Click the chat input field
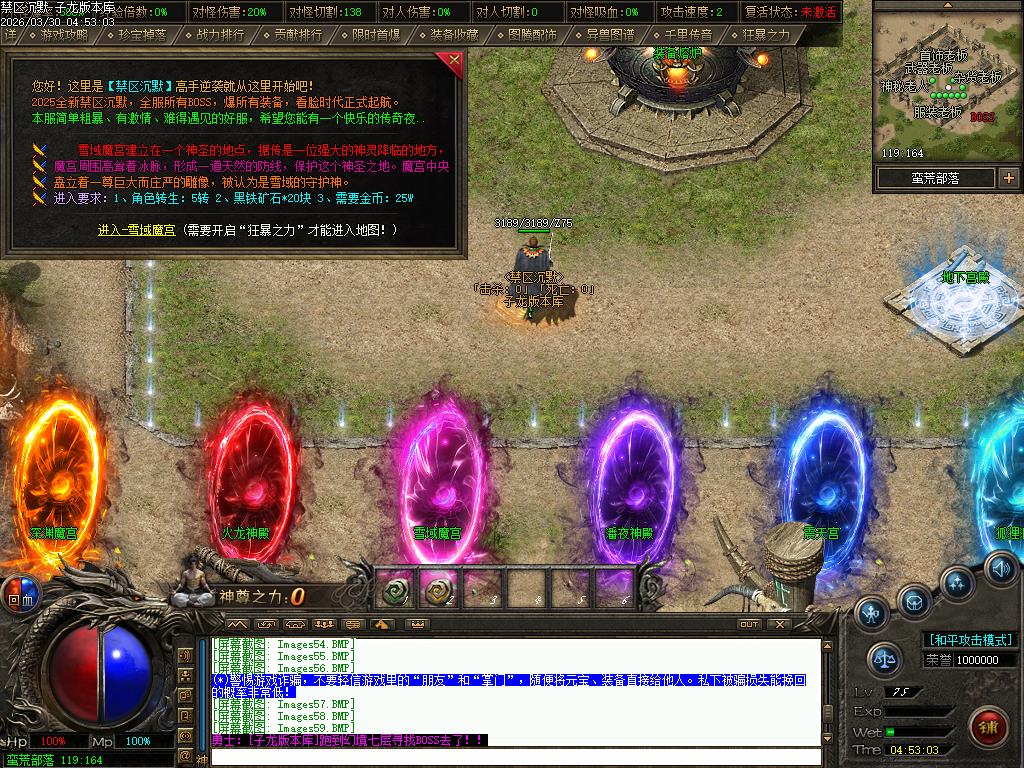The height and width of the screenshot is (768, 1024). [515, 757]
